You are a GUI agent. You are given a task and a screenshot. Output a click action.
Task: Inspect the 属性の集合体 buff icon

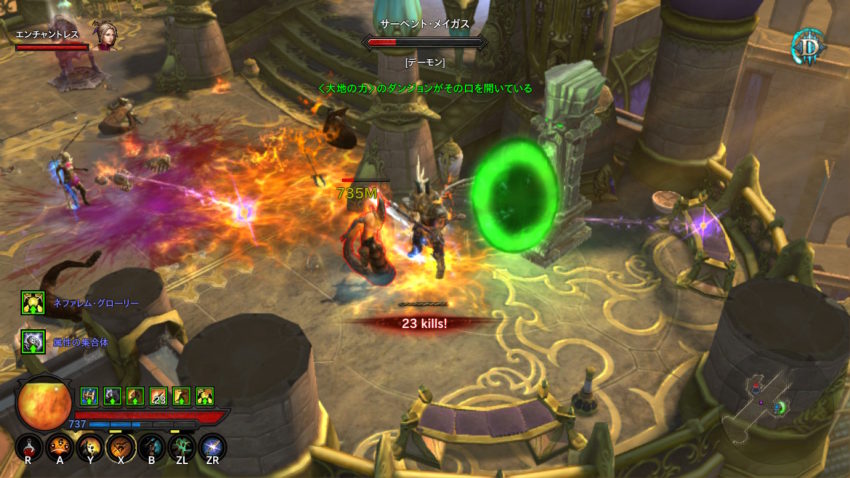point(32,341)
